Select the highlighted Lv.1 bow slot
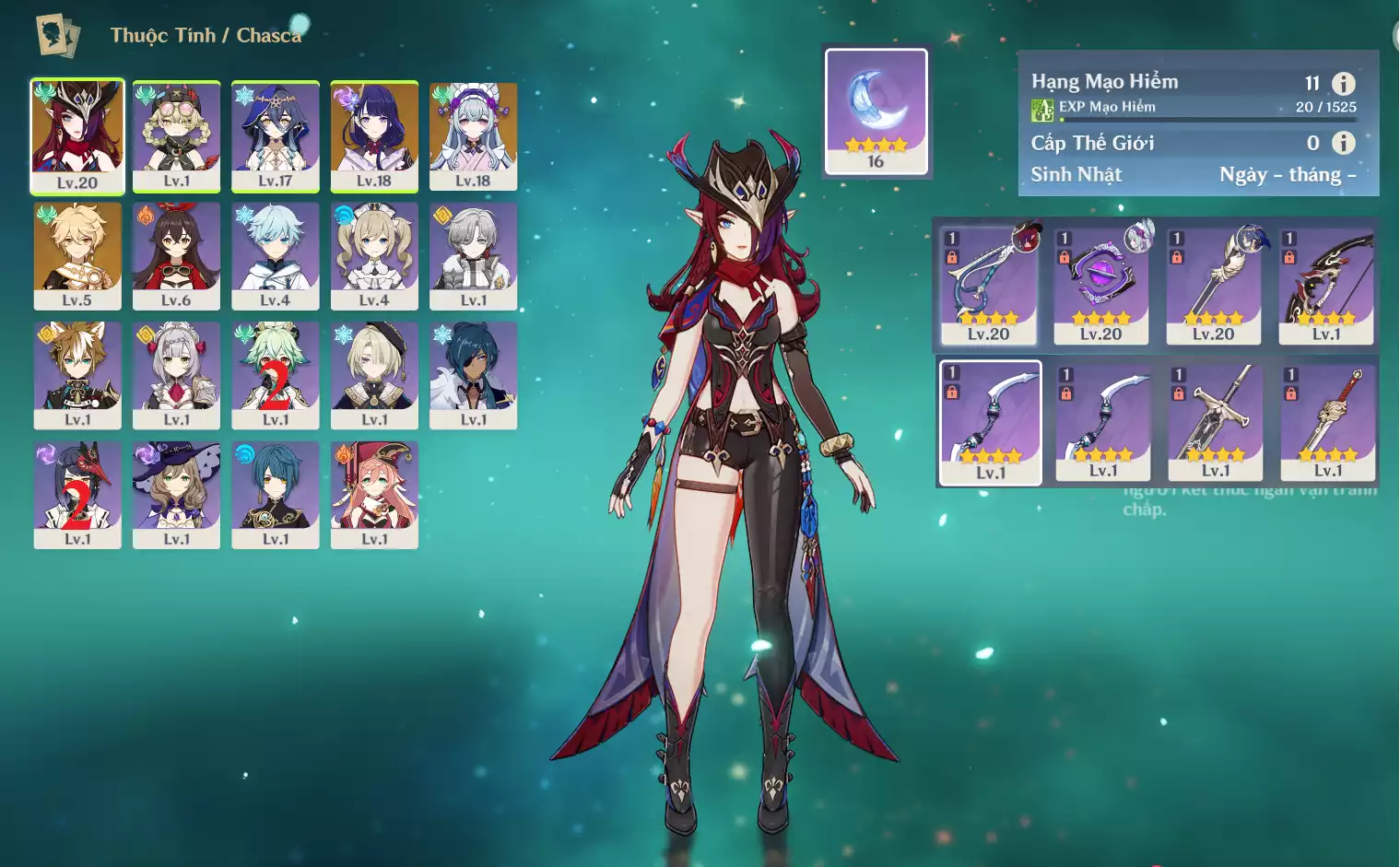This screenshot has width=1400, height=867. 990,422
